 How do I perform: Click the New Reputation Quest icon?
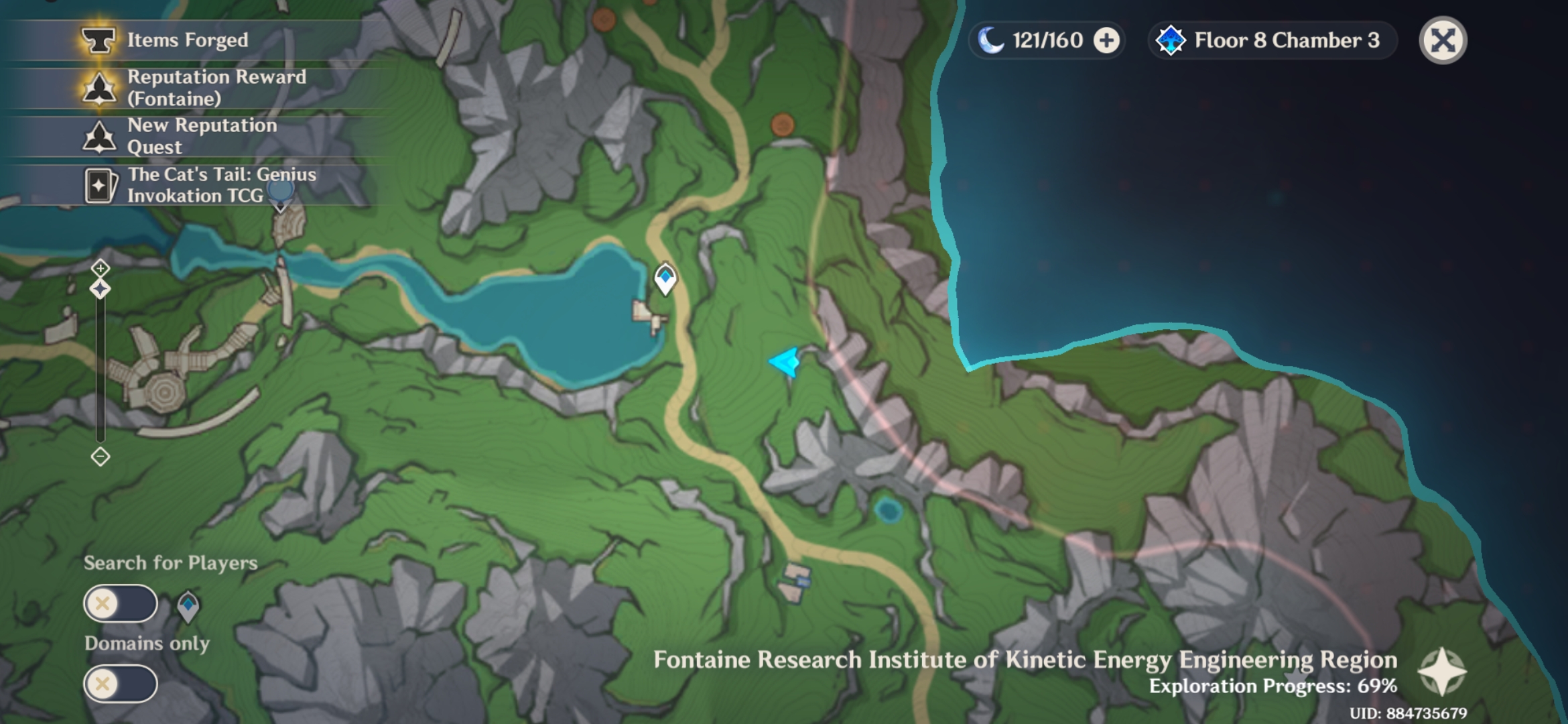coord(99,136)
